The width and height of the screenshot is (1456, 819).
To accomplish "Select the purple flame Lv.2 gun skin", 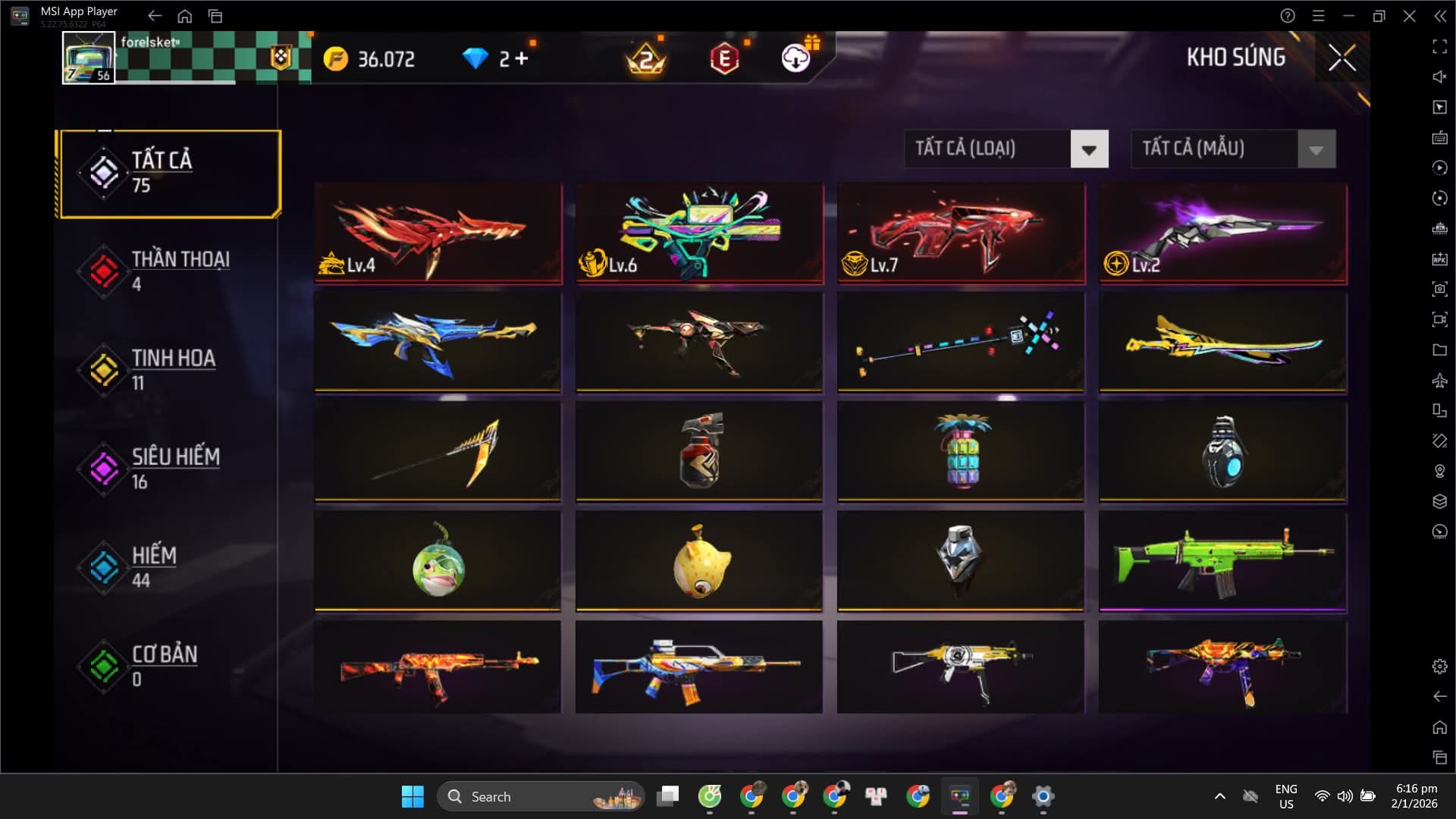I will pos(1222,234).
